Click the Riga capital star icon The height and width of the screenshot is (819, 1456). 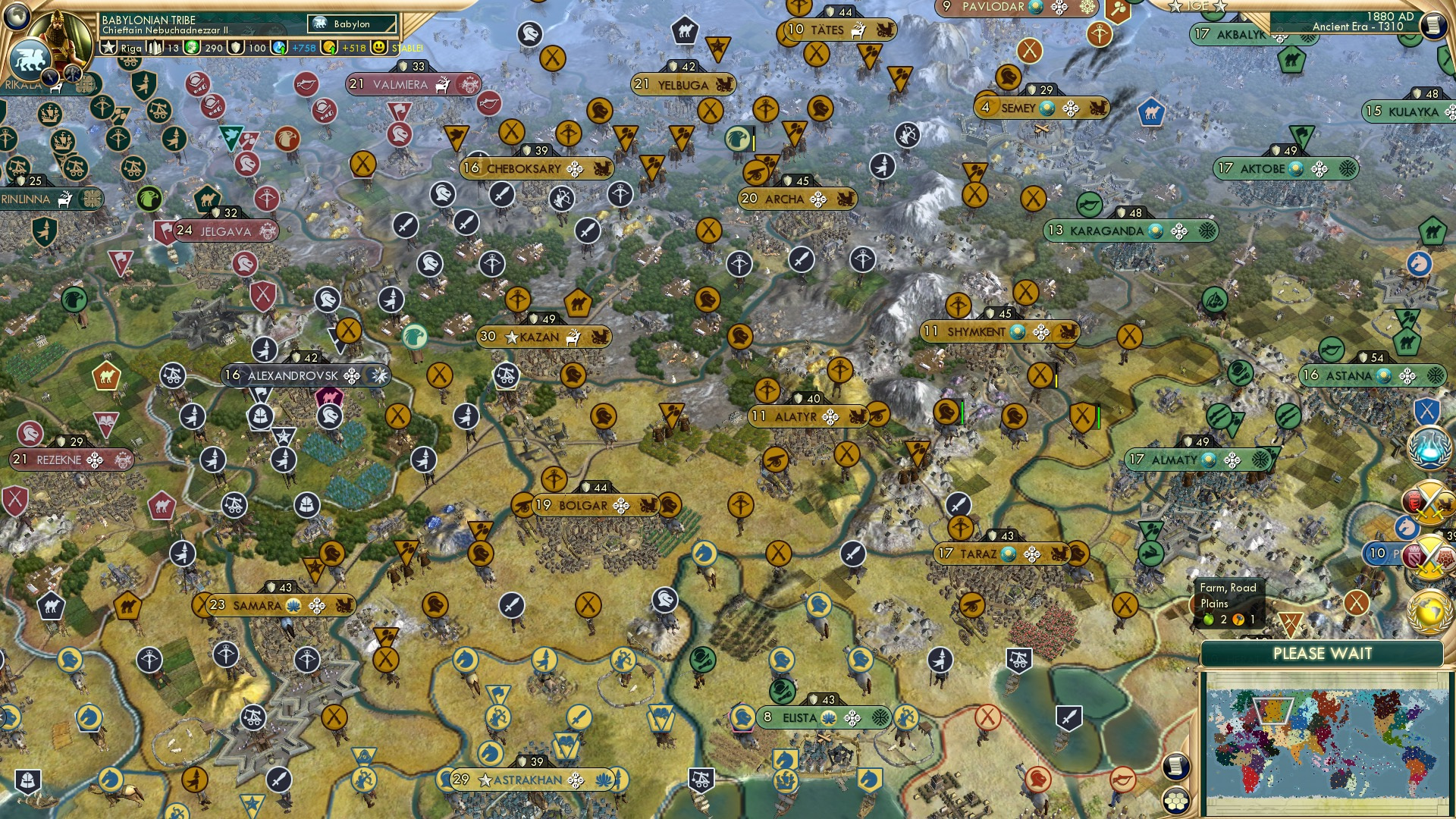(x=109, y=46)
